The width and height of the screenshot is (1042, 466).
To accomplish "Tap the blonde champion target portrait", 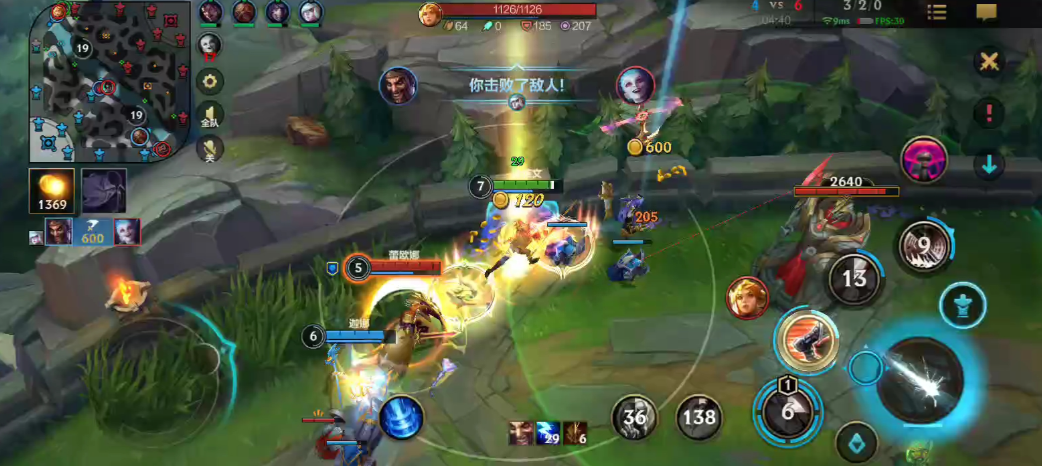I will click(747, 298).
